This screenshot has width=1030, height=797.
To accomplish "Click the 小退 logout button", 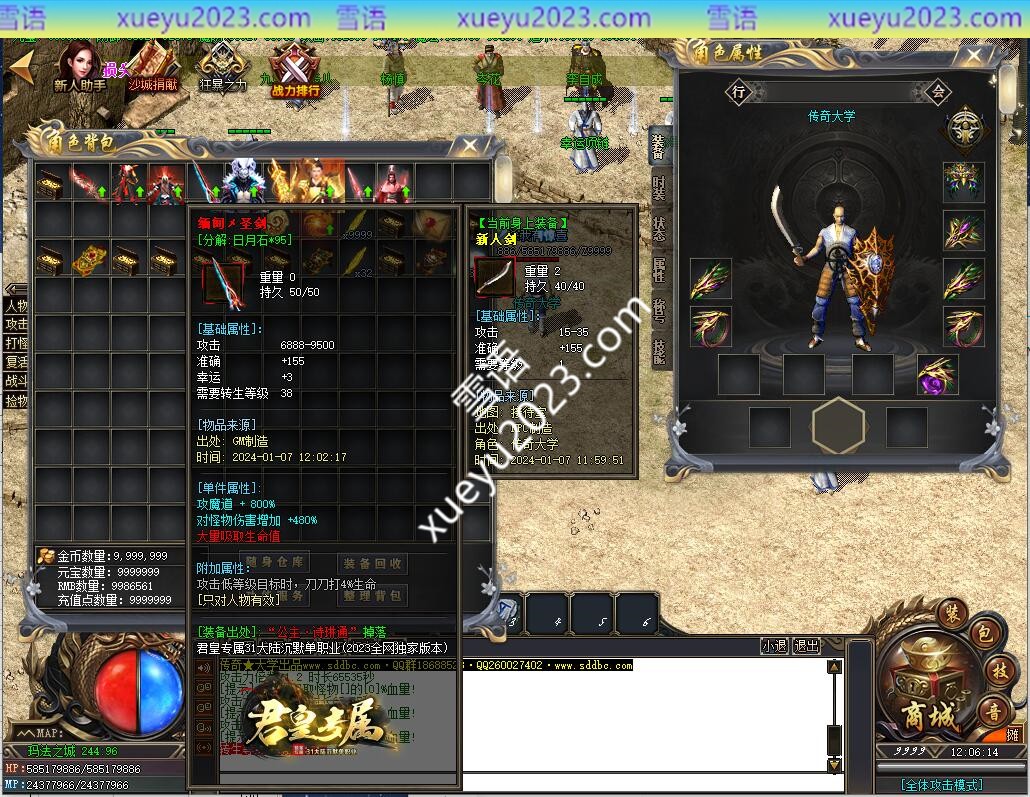I will 773,646.
